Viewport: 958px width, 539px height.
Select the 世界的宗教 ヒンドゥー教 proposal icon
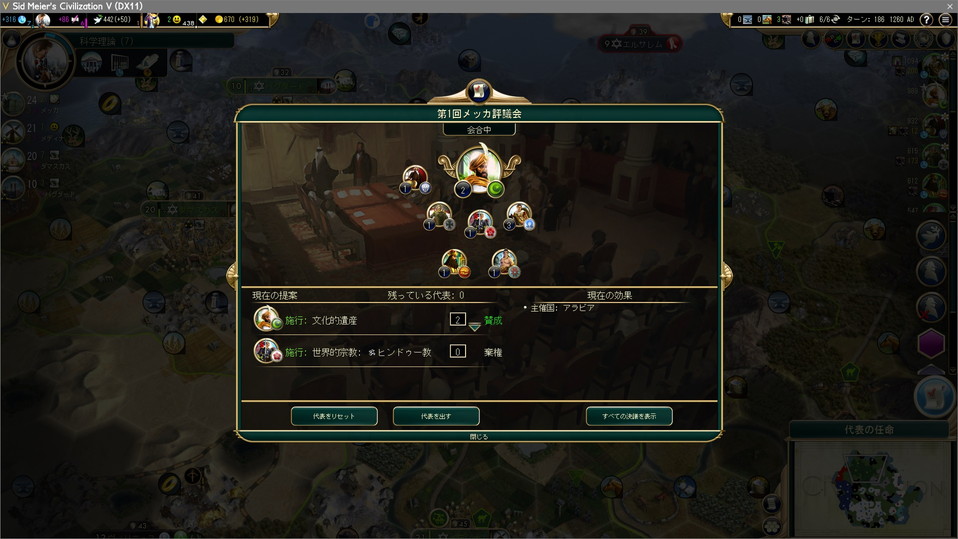[266, 351]
